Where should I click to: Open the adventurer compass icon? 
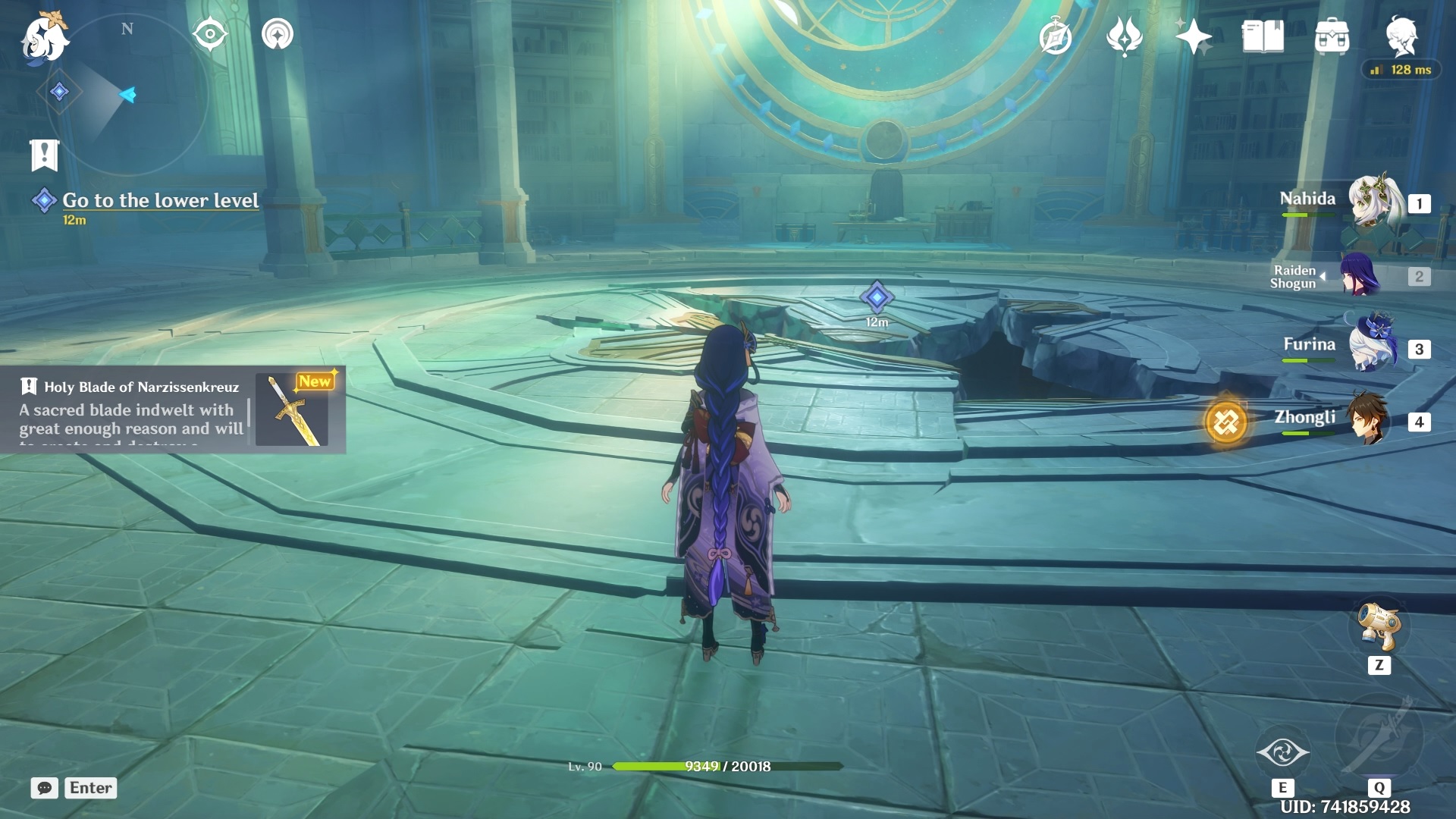[x=1055, y=36]
